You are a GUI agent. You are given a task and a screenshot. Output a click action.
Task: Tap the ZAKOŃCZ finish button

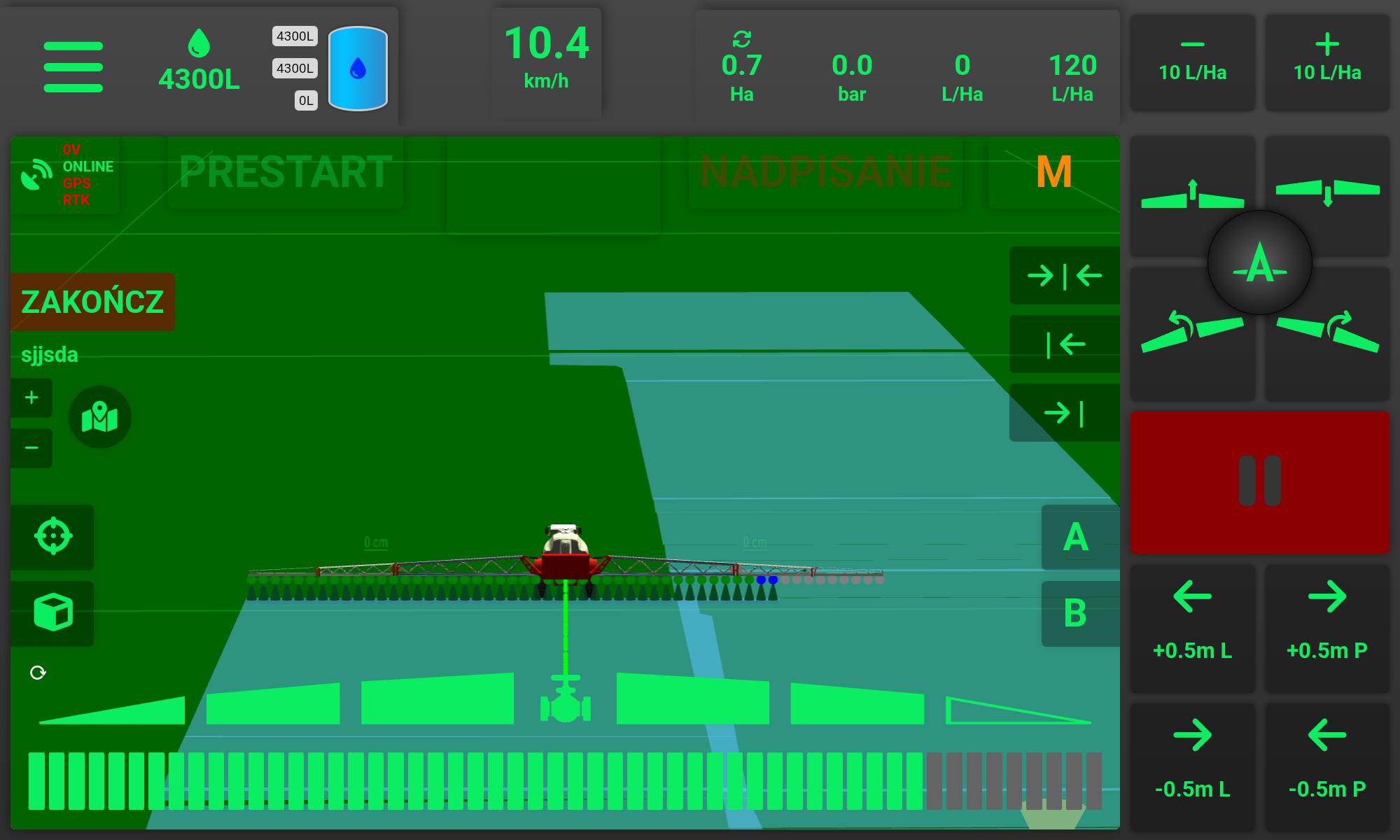pos(92,302)
